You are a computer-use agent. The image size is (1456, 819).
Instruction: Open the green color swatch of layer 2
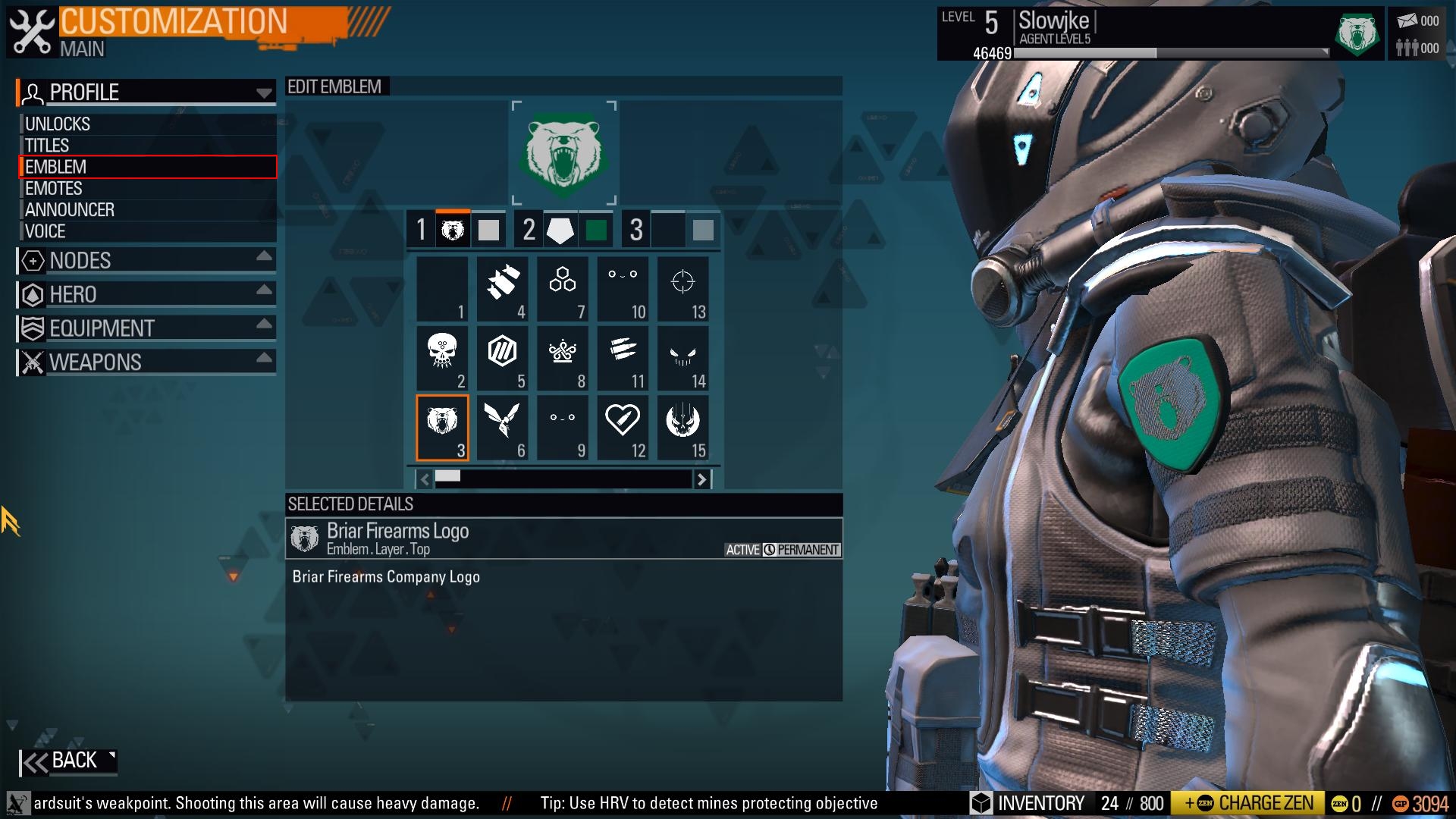pyautogui.click(x=596, y=230)
